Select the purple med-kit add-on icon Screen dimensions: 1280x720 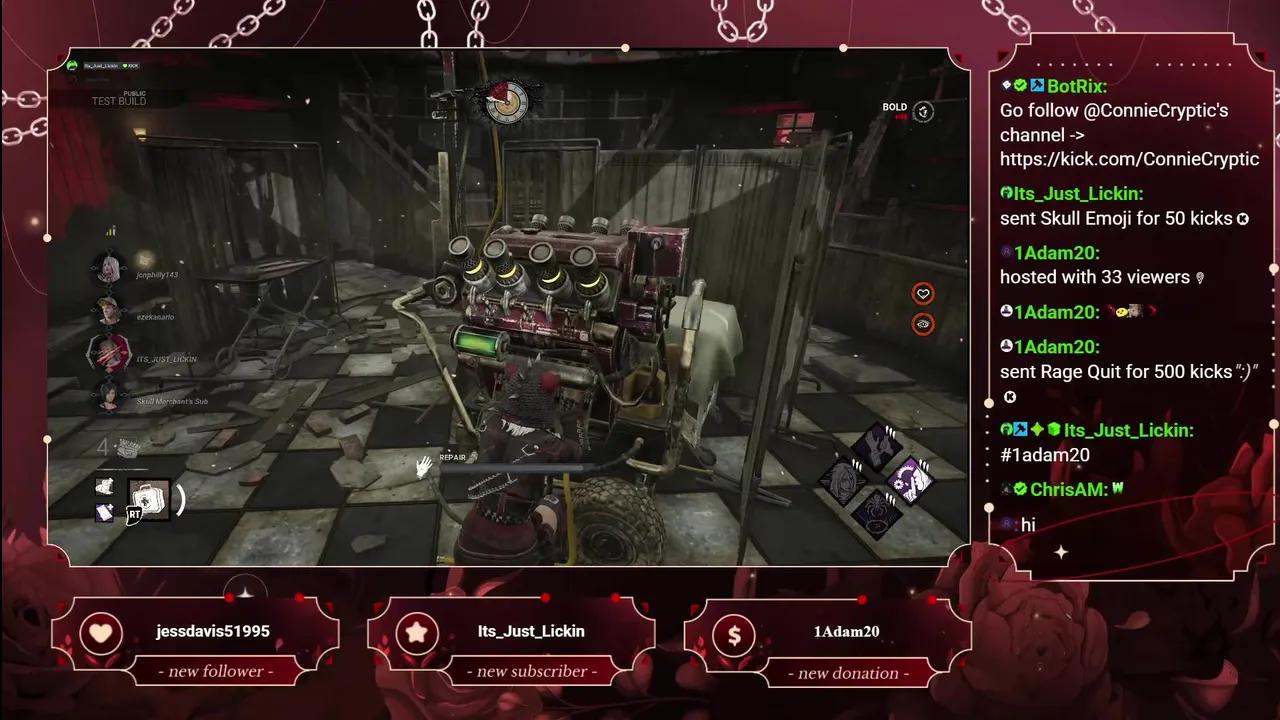(x=105, y=513)
